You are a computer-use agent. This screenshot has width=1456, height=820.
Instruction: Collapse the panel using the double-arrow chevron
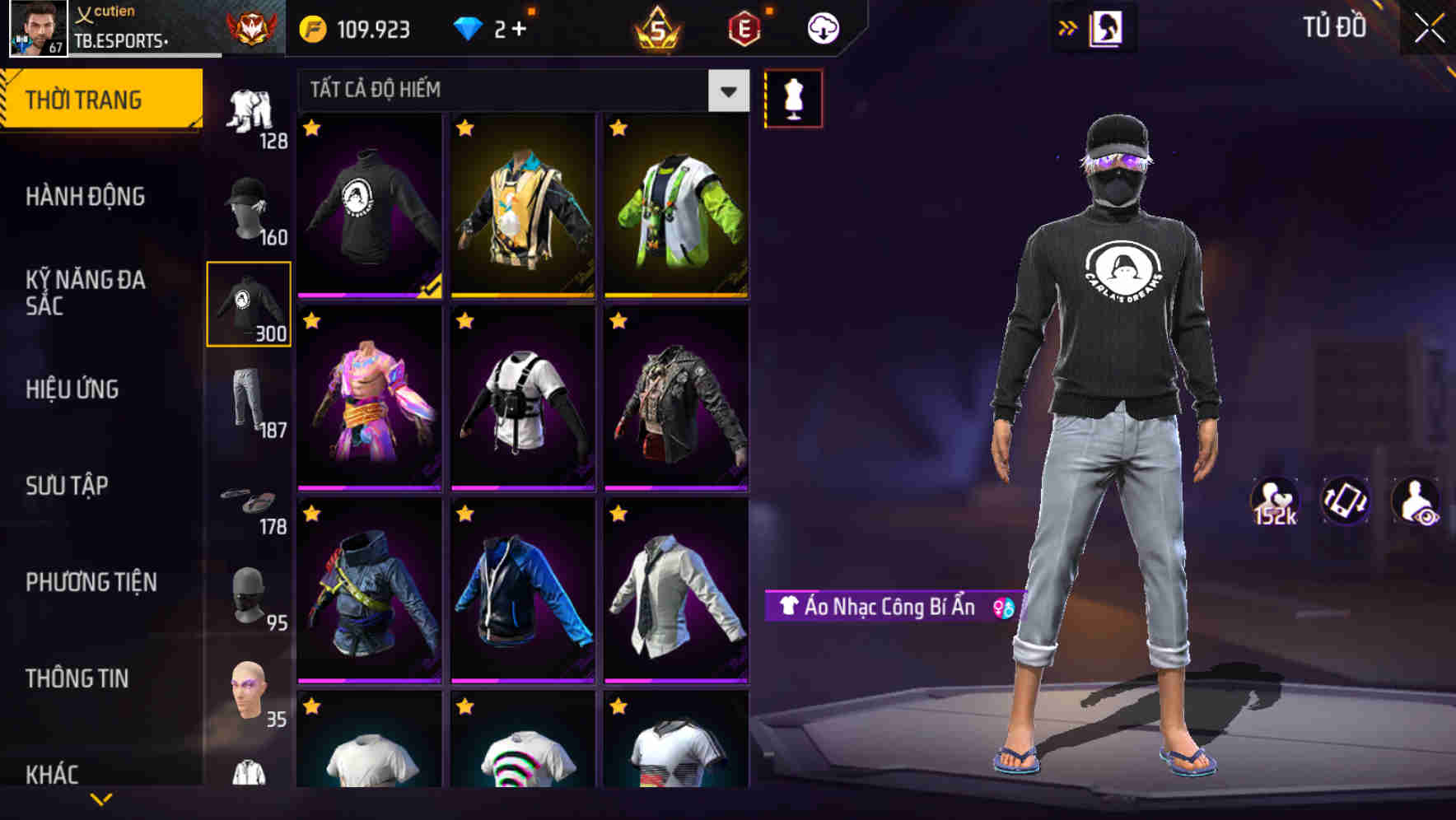pyautogui.click(x=1068, y=27)
